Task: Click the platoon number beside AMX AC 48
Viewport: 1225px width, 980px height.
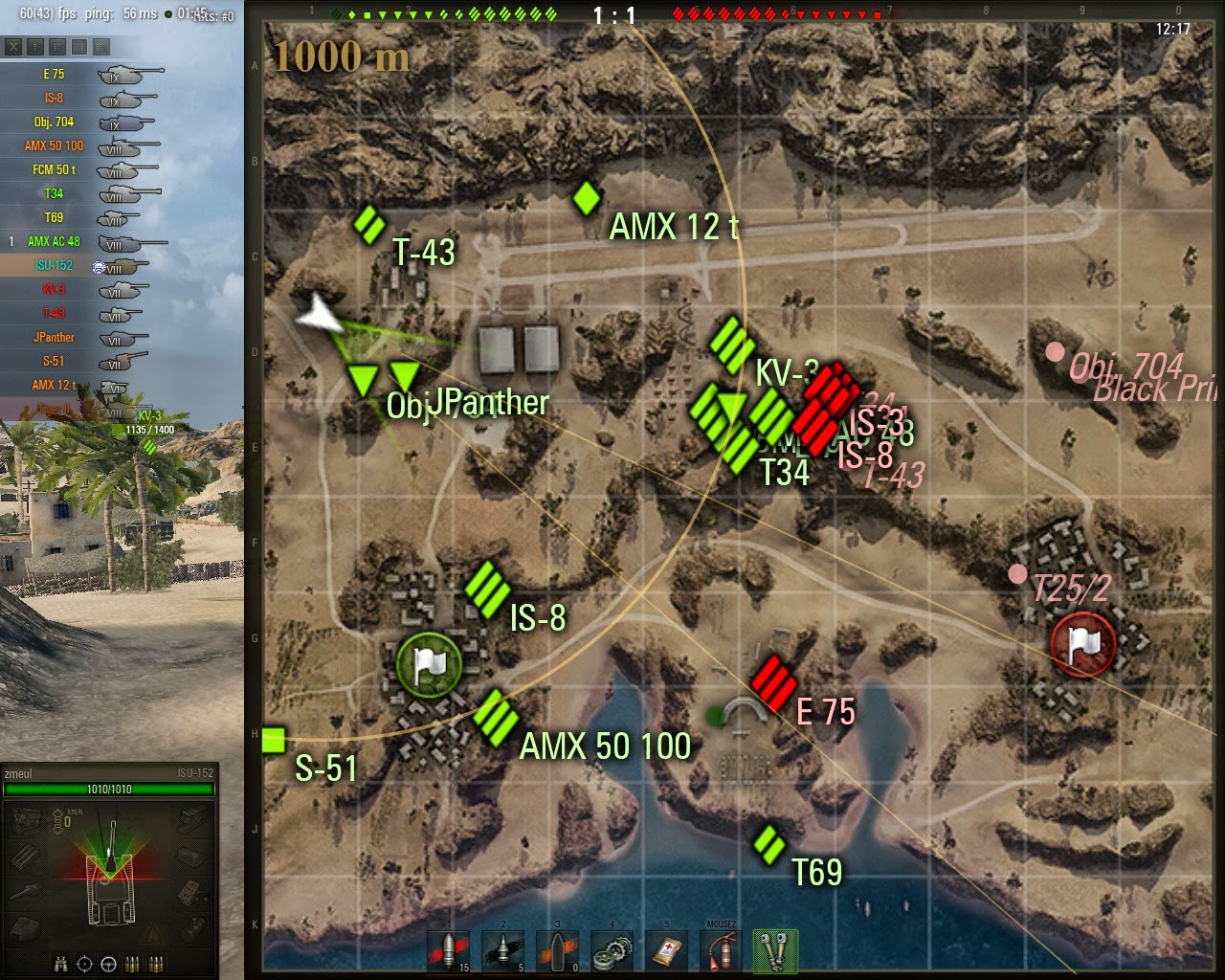Action: coord(11,241)
